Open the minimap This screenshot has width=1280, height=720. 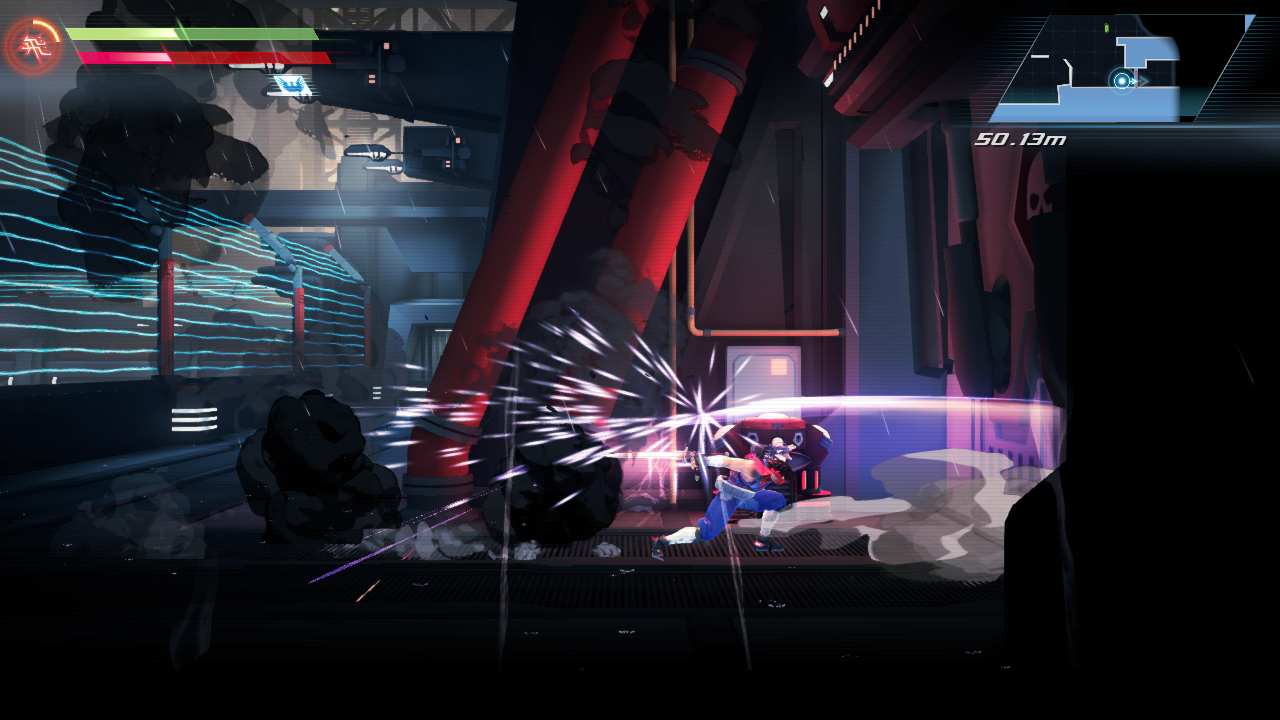(x=1120, y=69)
